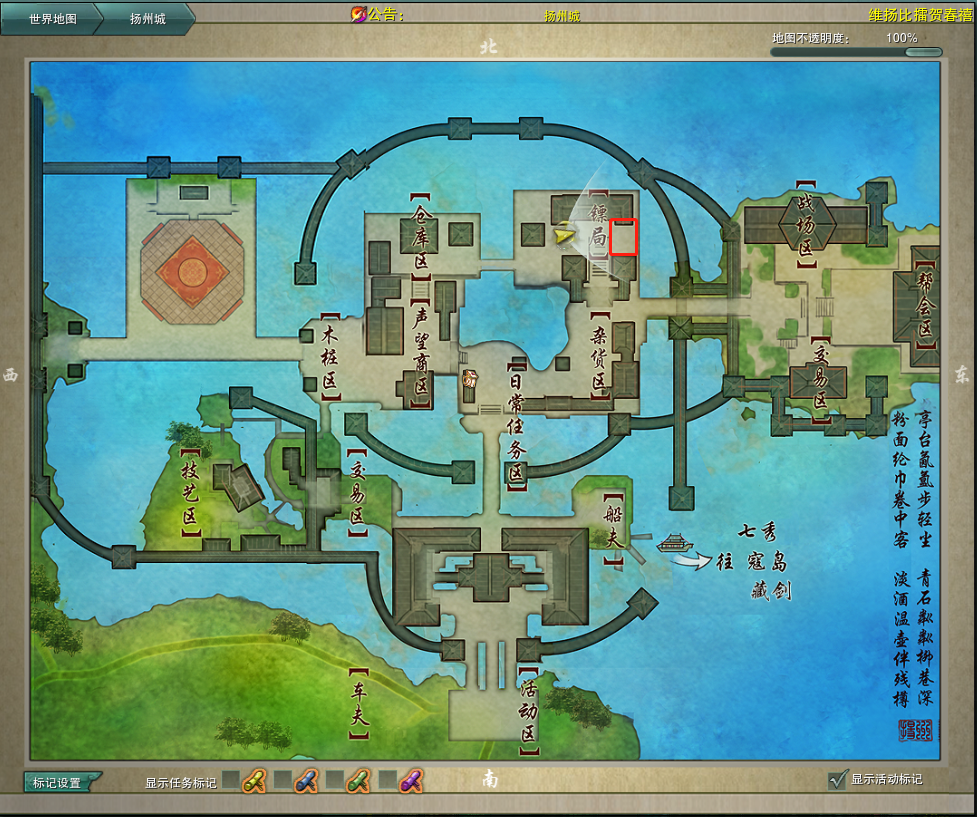Uncheck the 显示活动标记 activity marker checkbox
977x817 pixels.
click(x=838, y=779)
